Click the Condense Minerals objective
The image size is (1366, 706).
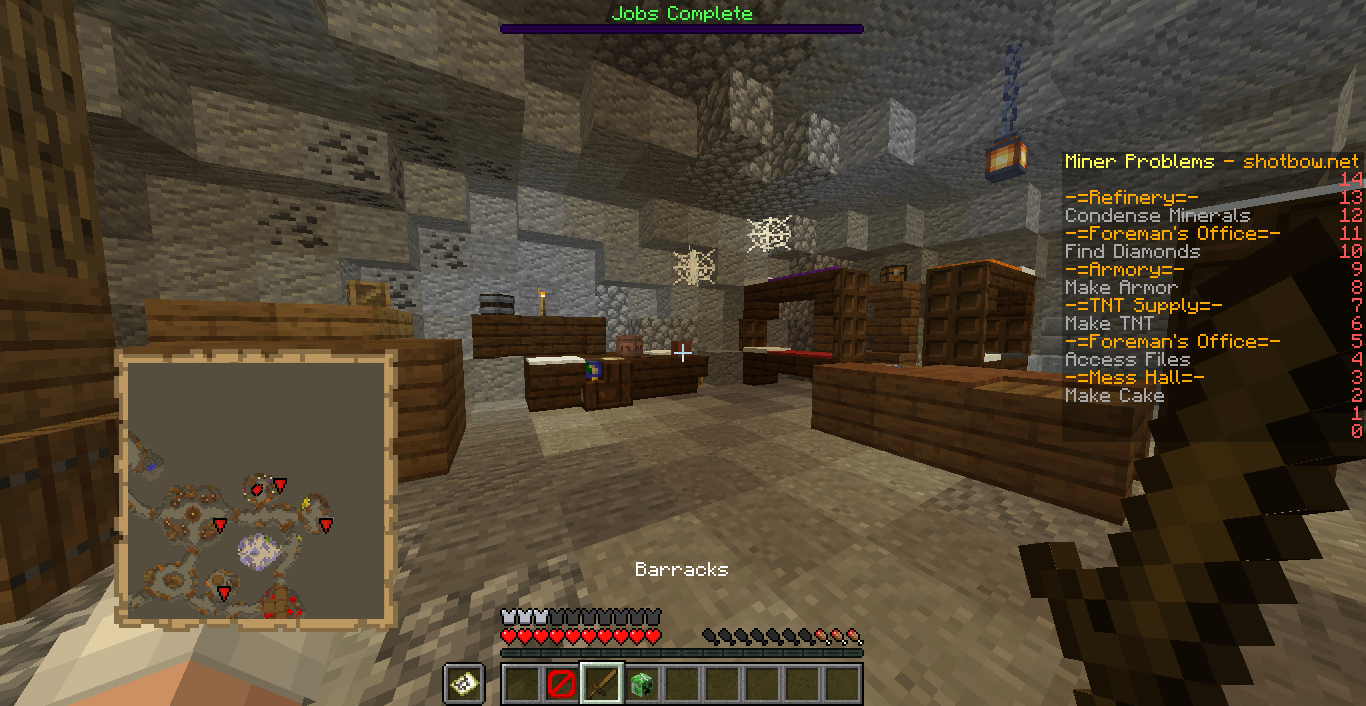coord(1157,216)
